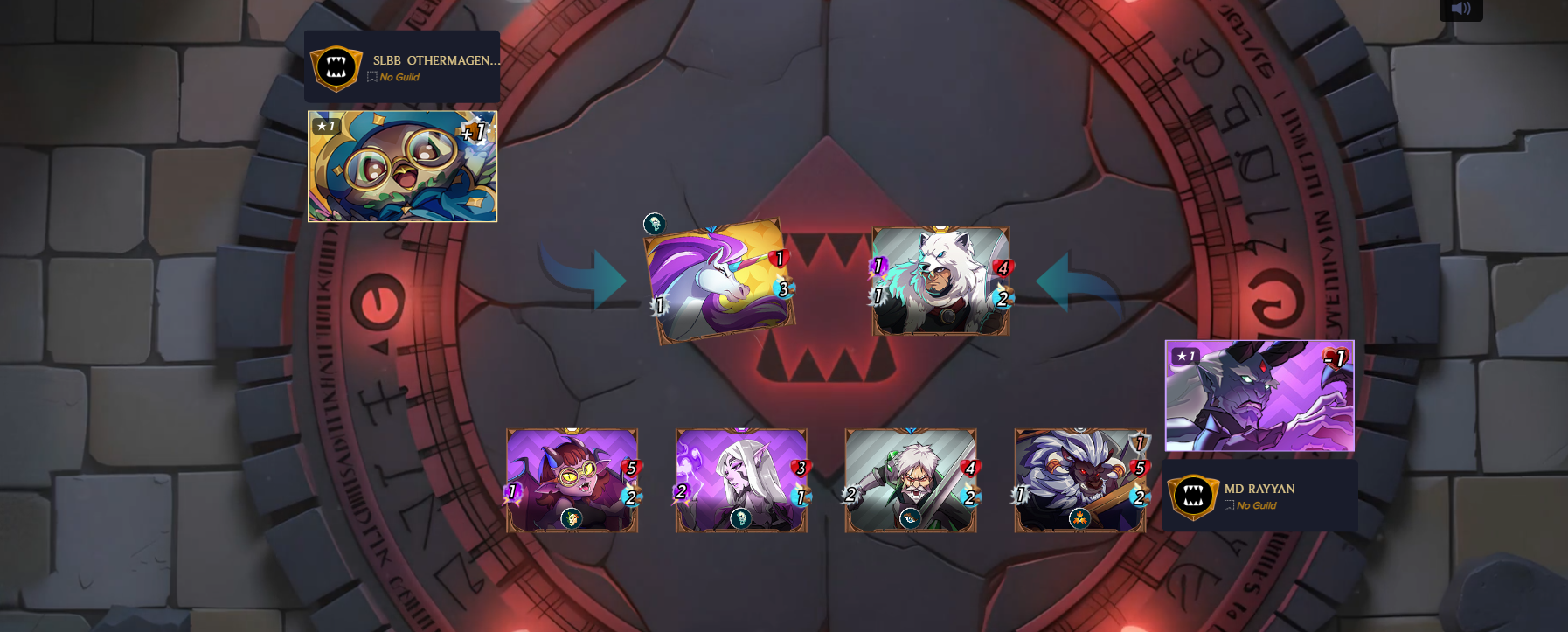Image resolution: width=1568 pixels, height=632 pixels.
Task: Choose the white-haired old swordsman card
Action: tap(911, 480)
